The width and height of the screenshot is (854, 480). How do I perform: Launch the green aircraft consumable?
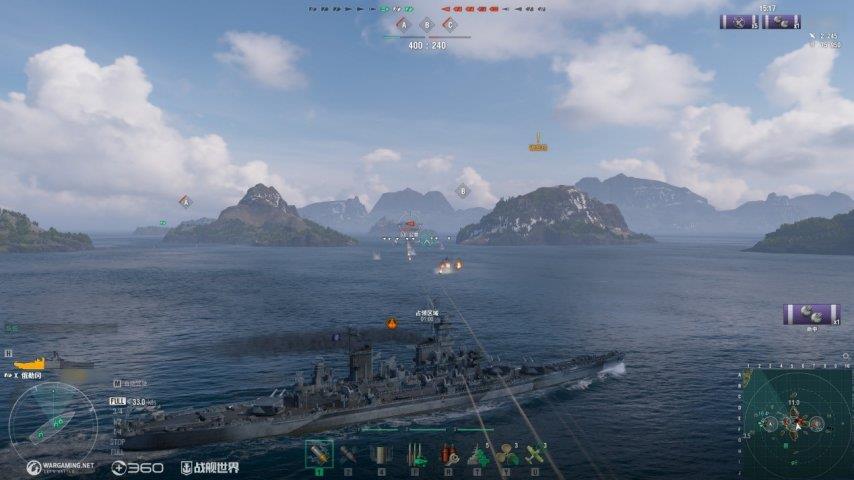pyautogui.click(x=536, y=455)
